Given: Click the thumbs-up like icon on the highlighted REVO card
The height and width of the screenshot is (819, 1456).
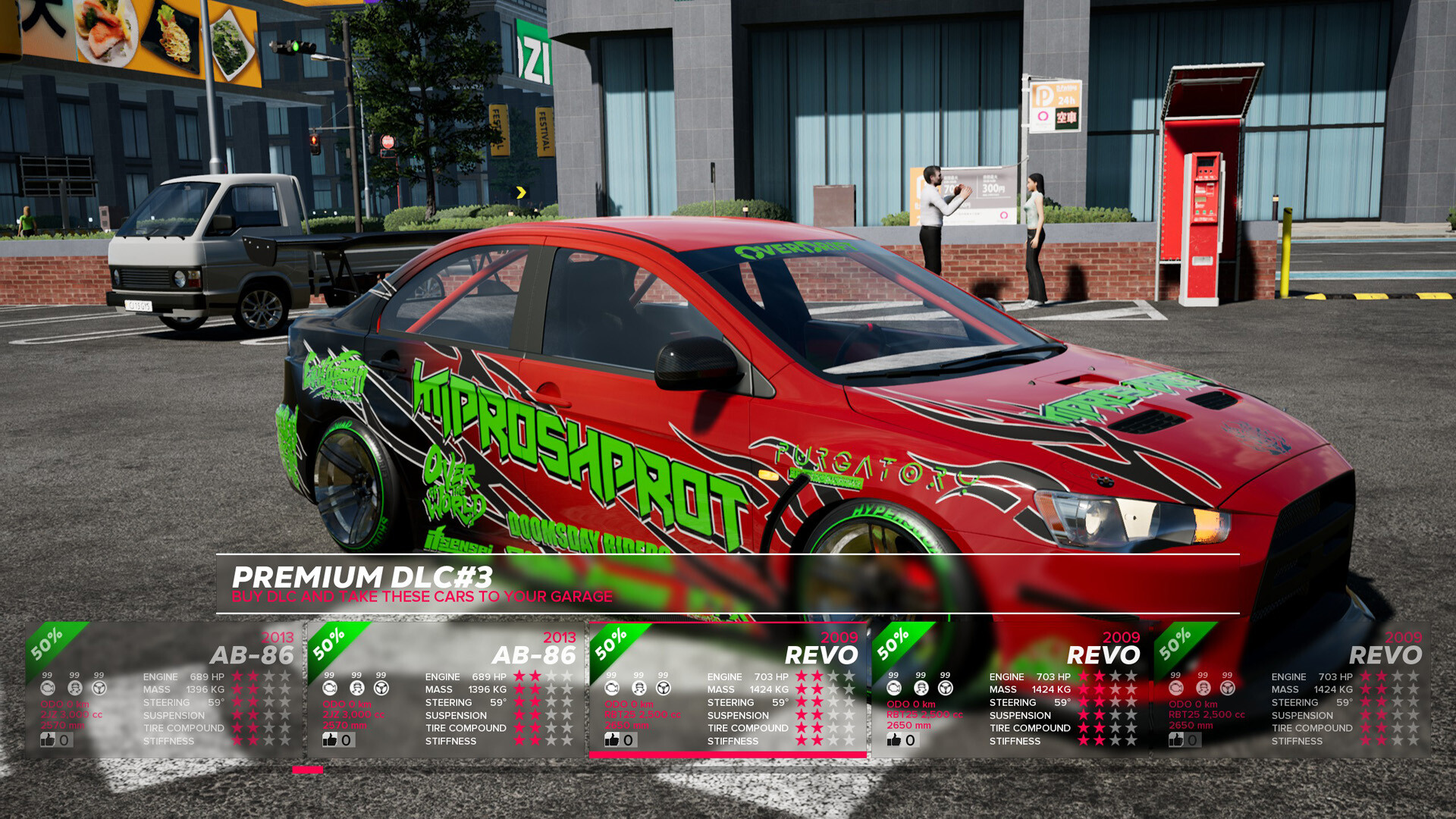Looking at the screenshot, I should [x=611, y=739].
